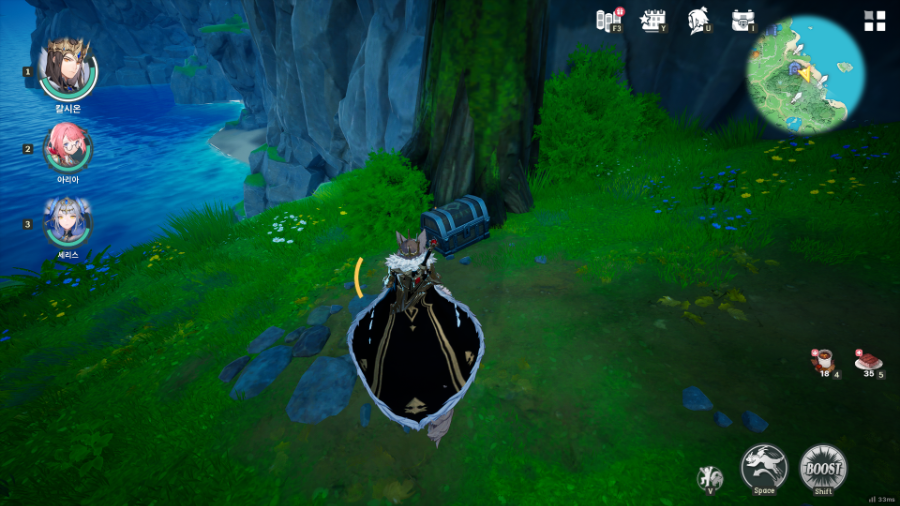Open the character helmet head icon
Image resolution: width=900 pixels, height=506 pixels.
click(698, 20)
